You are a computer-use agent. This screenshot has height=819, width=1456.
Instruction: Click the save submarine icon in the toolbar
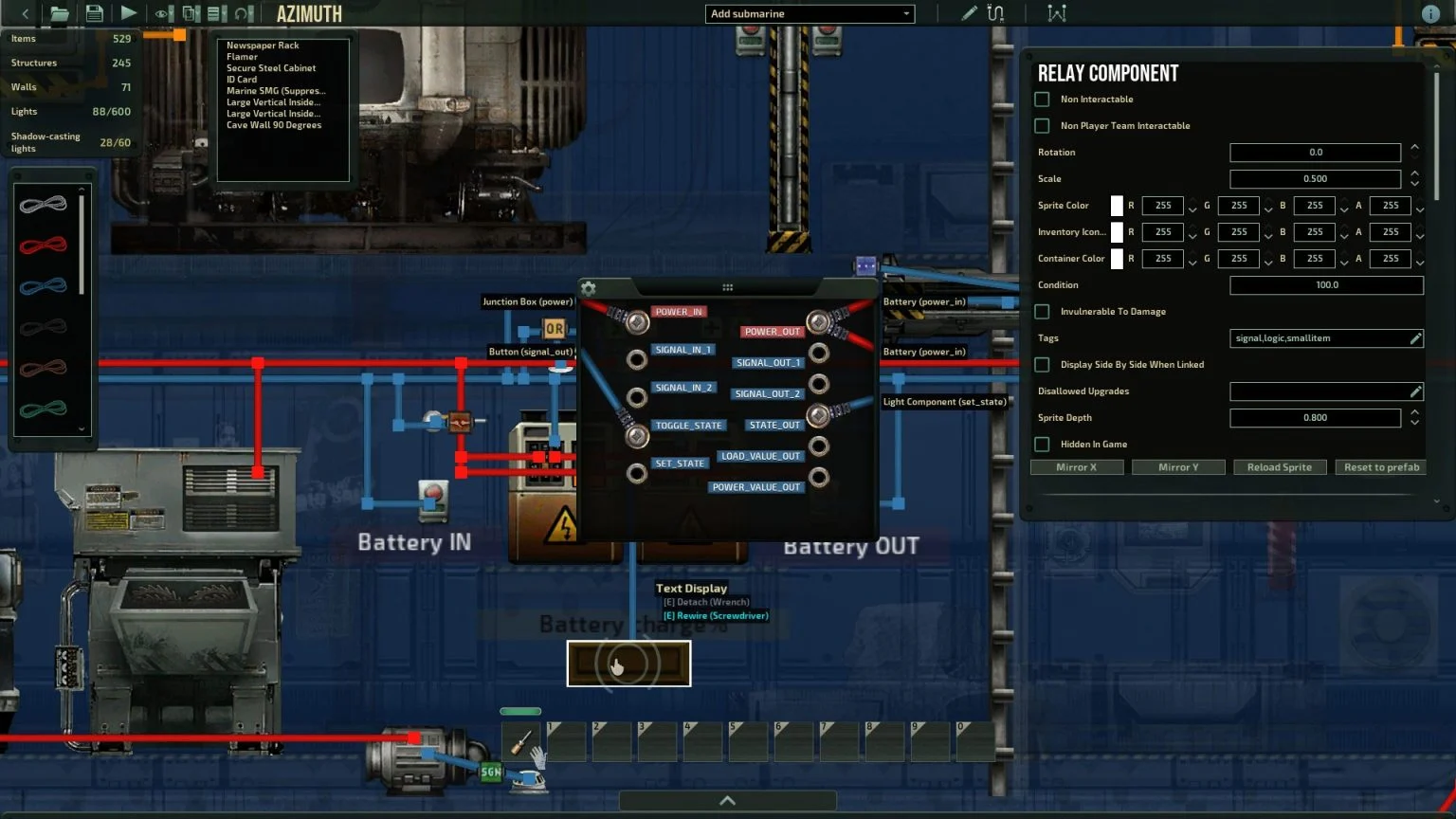(x=94, y=13)
